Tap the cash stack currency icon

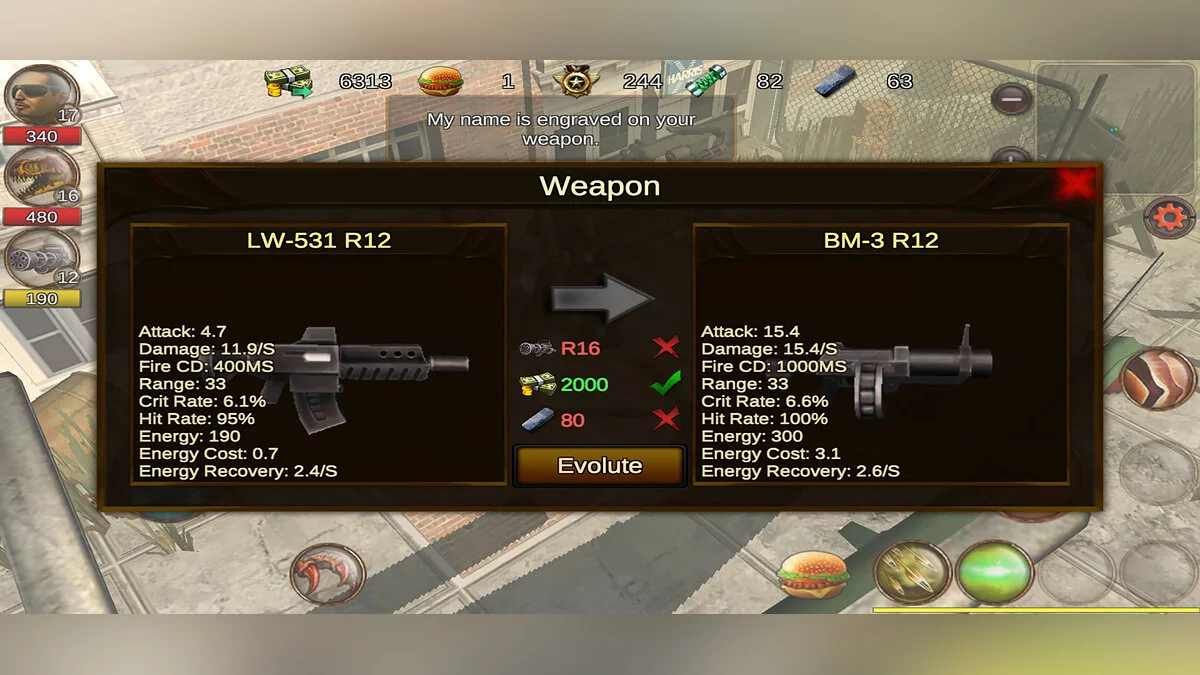288,81
